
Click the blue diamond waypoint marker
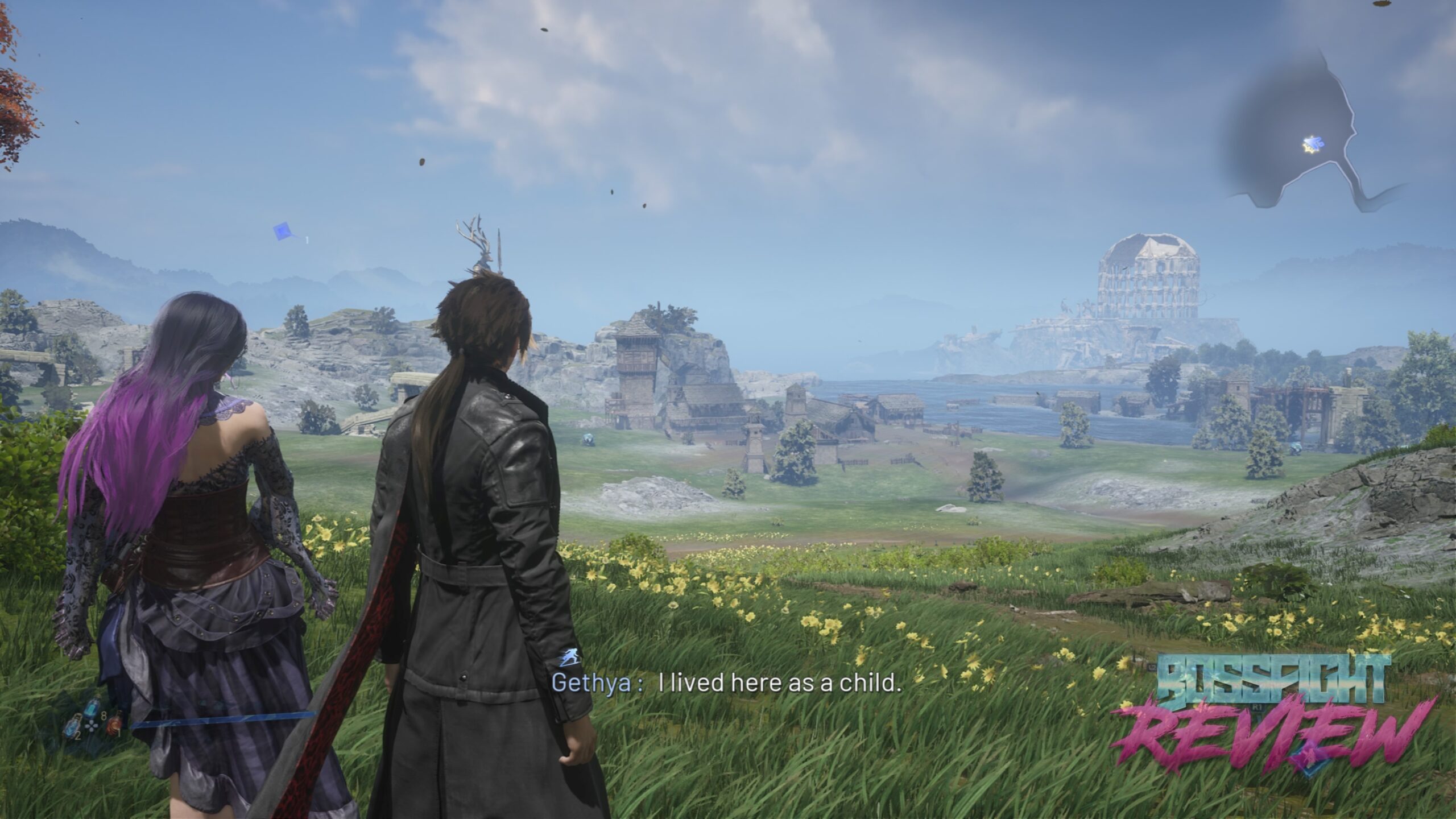pyautogui.click(x=283, y=231)
